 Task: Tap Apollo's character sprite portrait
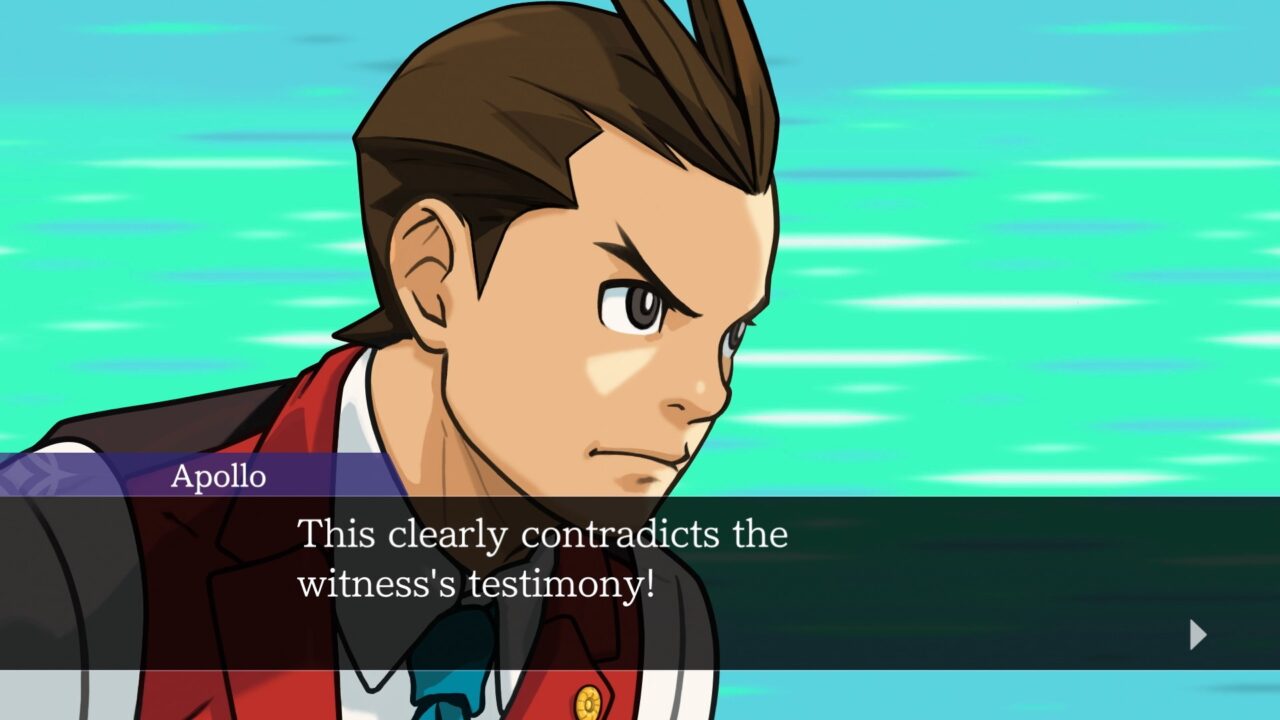600,300
